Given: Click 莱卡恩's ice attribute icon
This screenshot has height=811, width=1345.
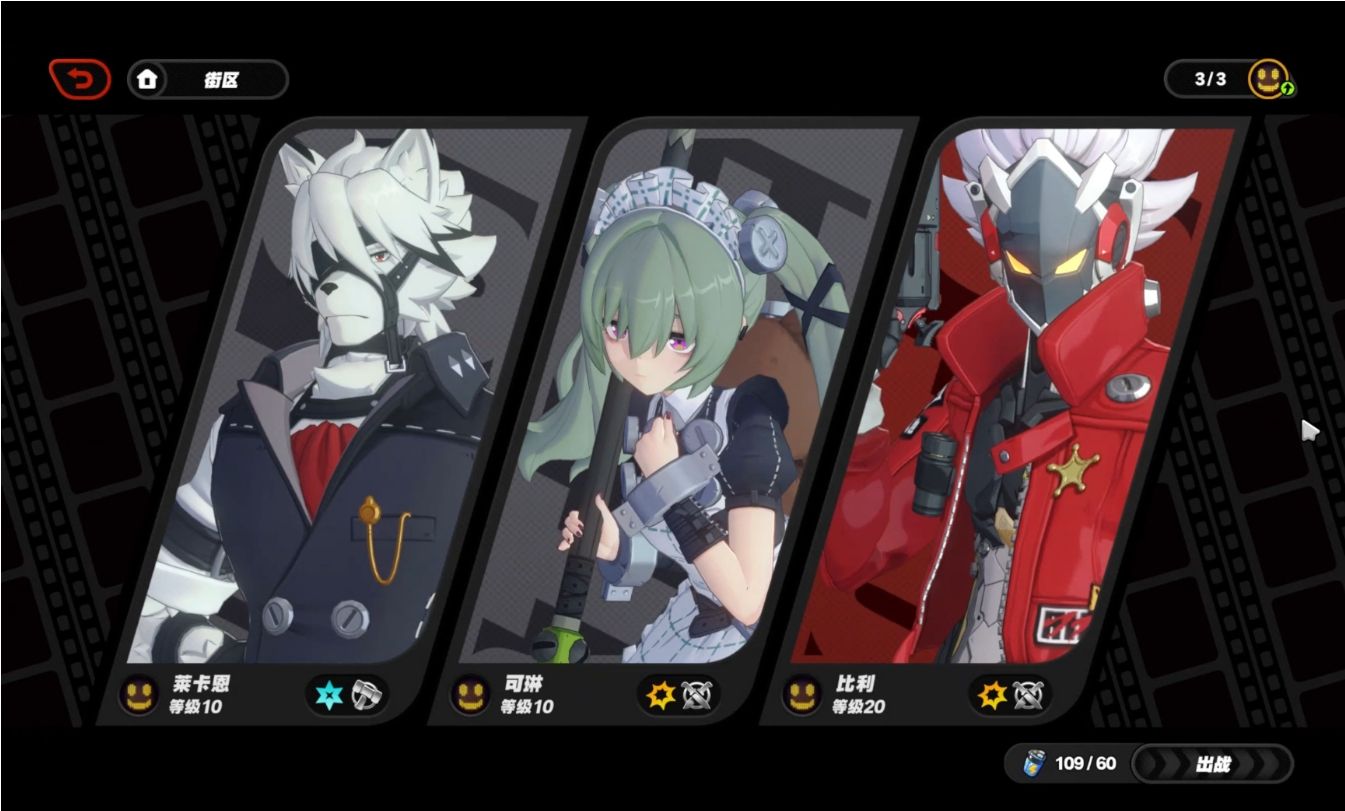Looking at the screenshot, I should coord(328,695).
